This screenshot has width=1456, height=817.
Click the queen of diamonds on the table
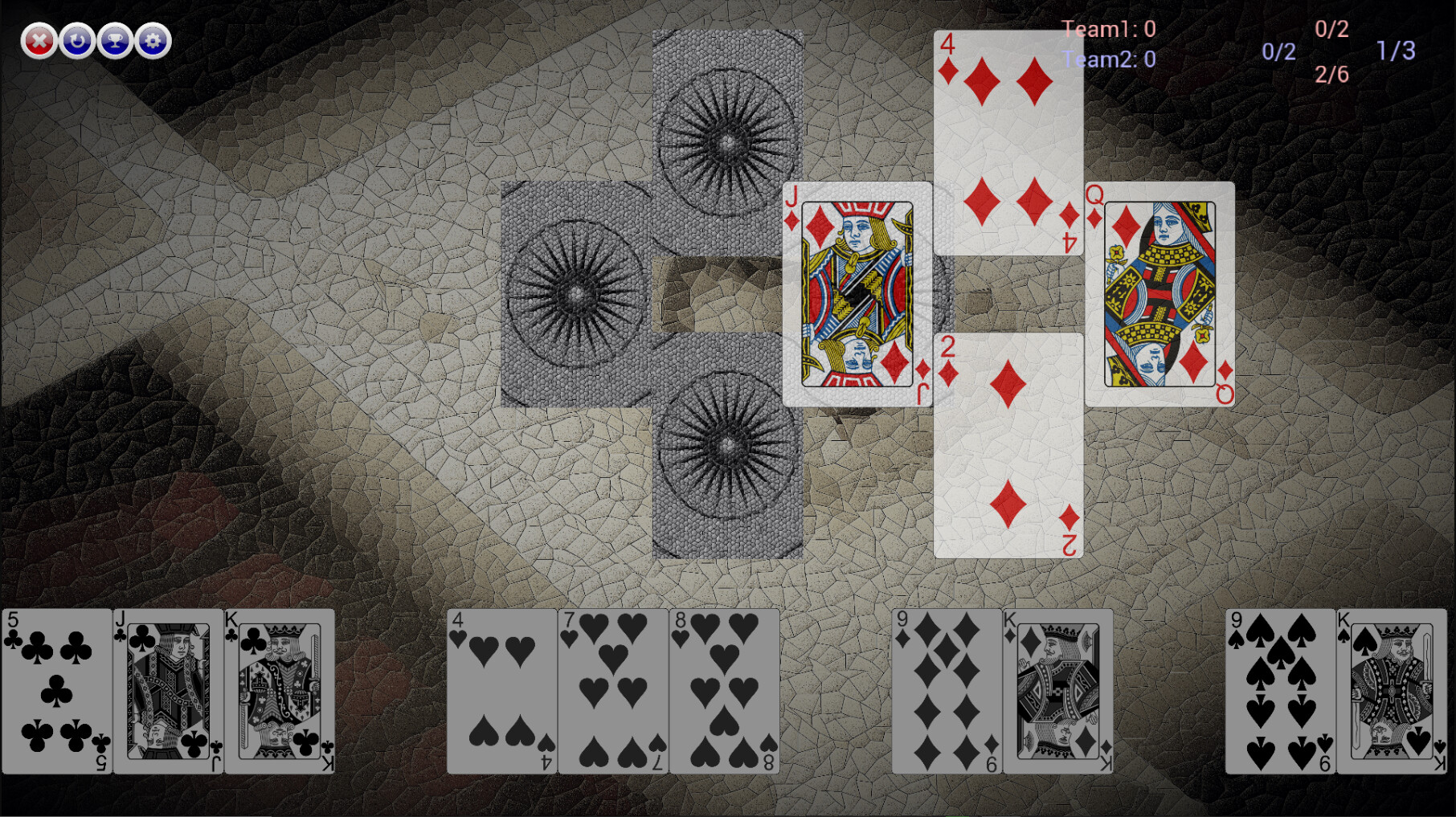pyautogui.click(x=1159, y=293)
